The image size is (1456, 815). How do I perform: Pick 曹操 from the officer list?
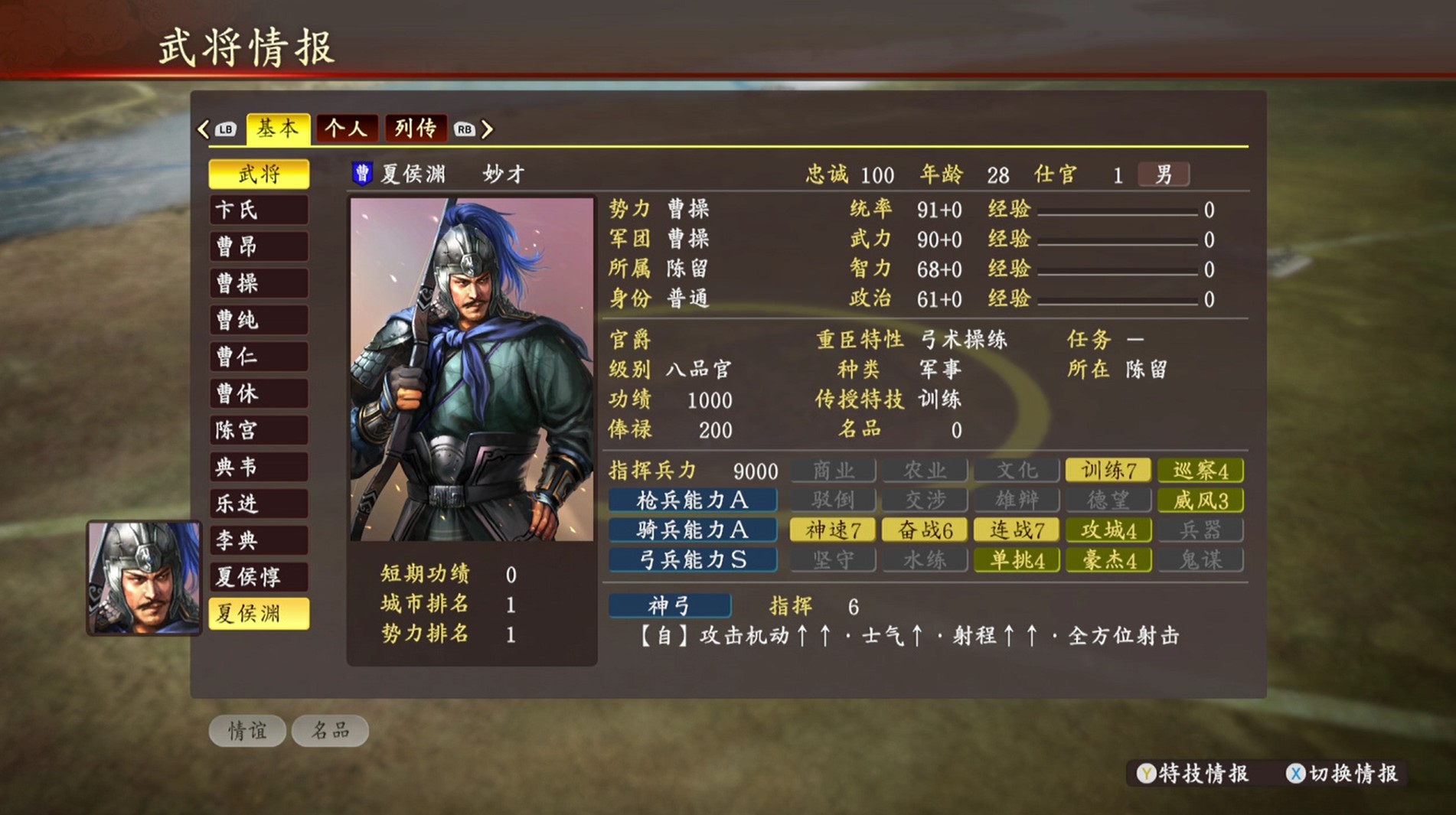click(259, 284)
